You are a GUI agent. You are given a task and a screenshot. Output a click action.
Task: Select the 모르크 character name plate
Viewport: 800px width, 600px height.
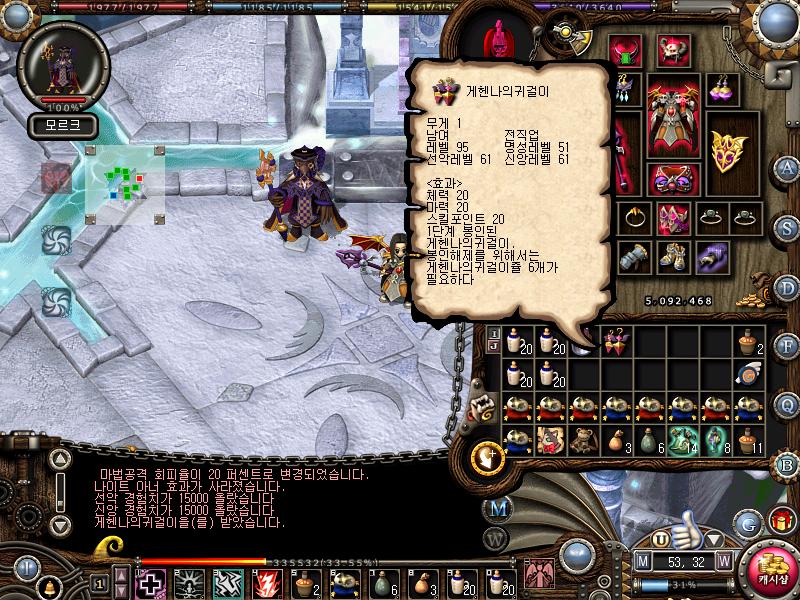[x=62, y=125]
